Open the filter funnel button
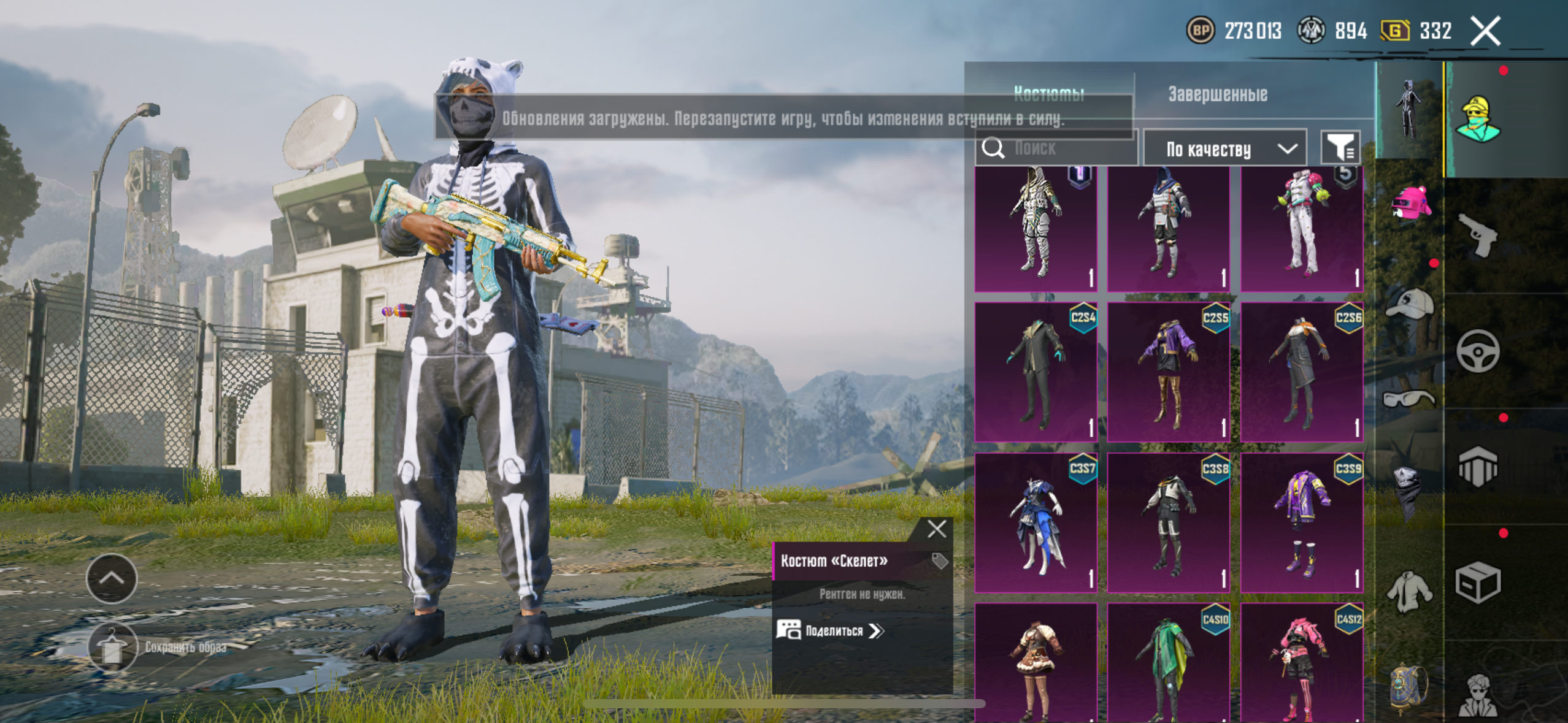1568x723 pixels. point(1340,148)
